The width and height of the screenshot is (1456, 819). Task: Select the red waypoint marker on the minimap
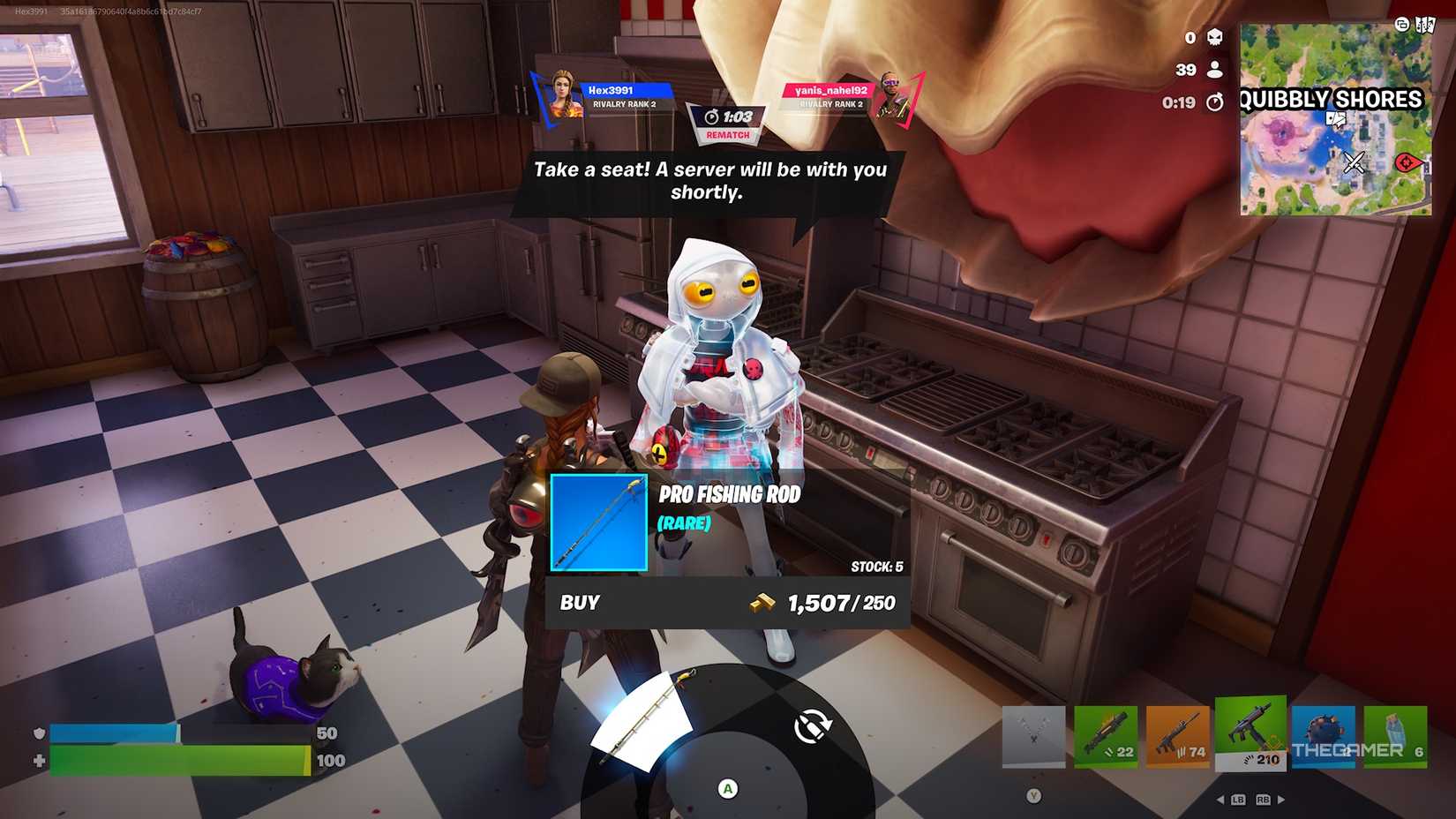pyautogui.click(x=1406, y=162)
